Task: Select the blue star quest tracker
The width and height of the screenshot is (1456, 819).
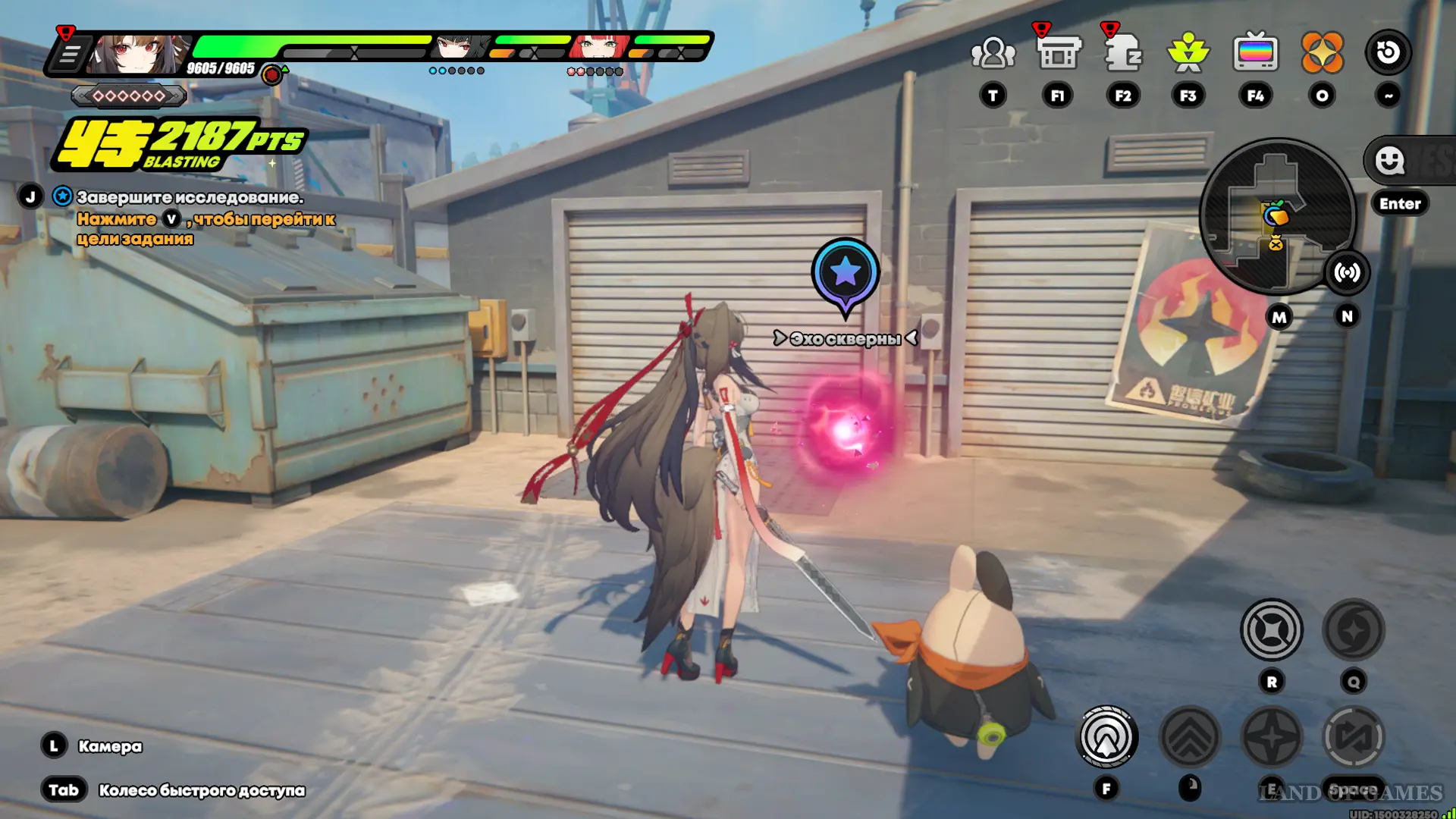Action: tap(62, 197)
